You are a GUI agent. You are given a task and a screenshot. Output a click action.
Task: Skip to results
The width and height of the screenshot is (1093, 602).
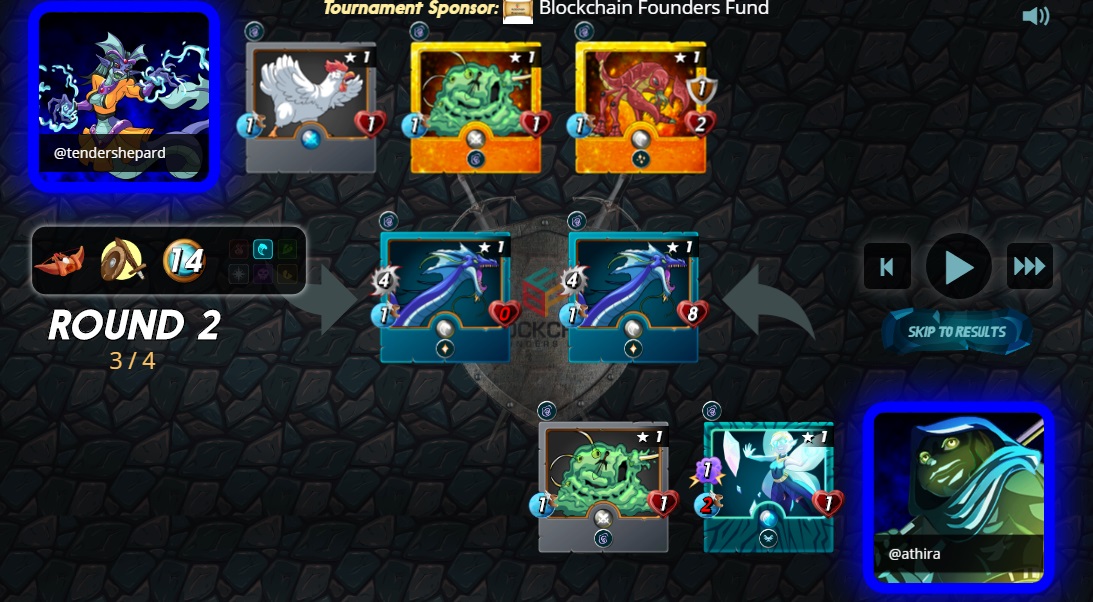coord(957,332)
